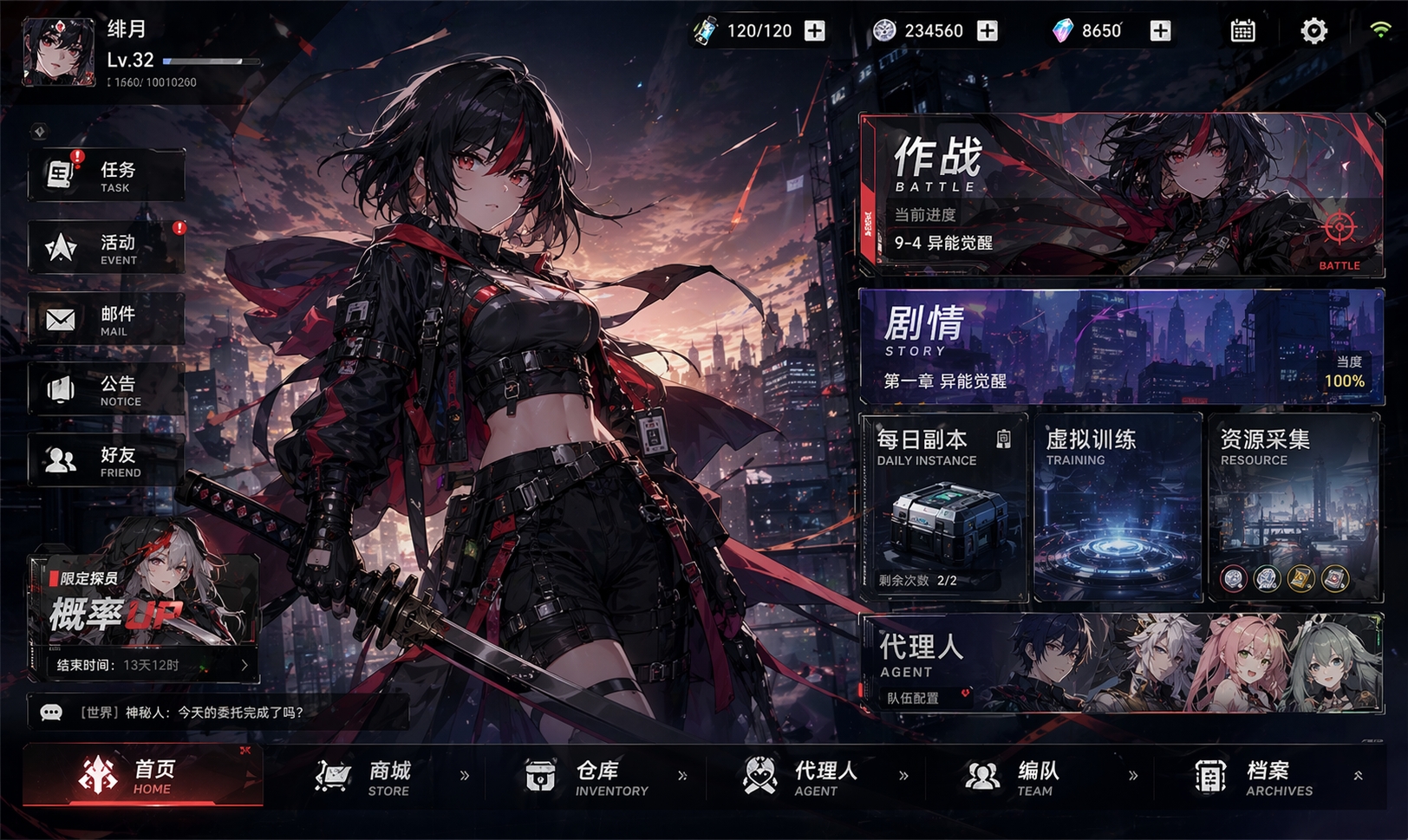
Task: View the 公告 Notice board
Action: pyautogui.click(x=107, y=390)
